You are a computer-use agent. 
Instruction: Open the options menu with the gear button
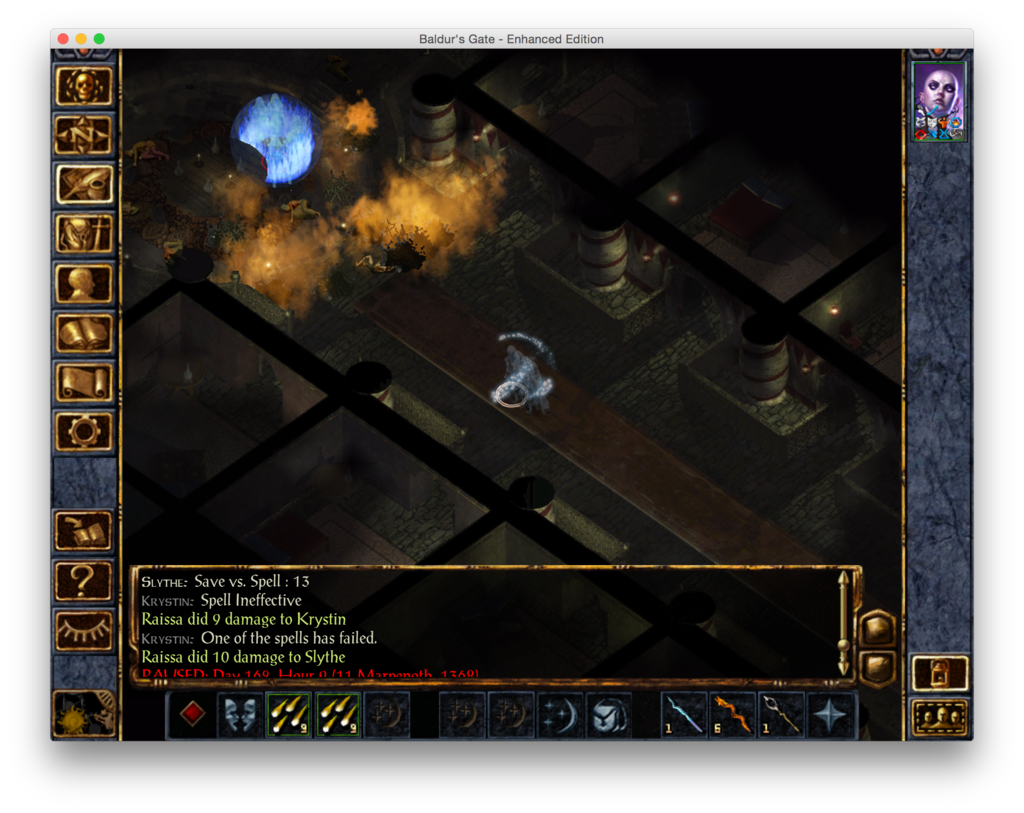click(84, 431)
